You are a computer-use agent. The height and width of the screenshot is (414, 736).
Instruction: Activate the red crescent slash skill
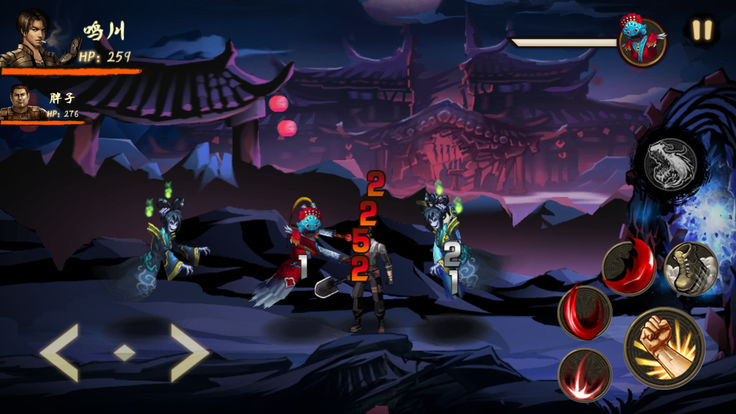point(628,267)
